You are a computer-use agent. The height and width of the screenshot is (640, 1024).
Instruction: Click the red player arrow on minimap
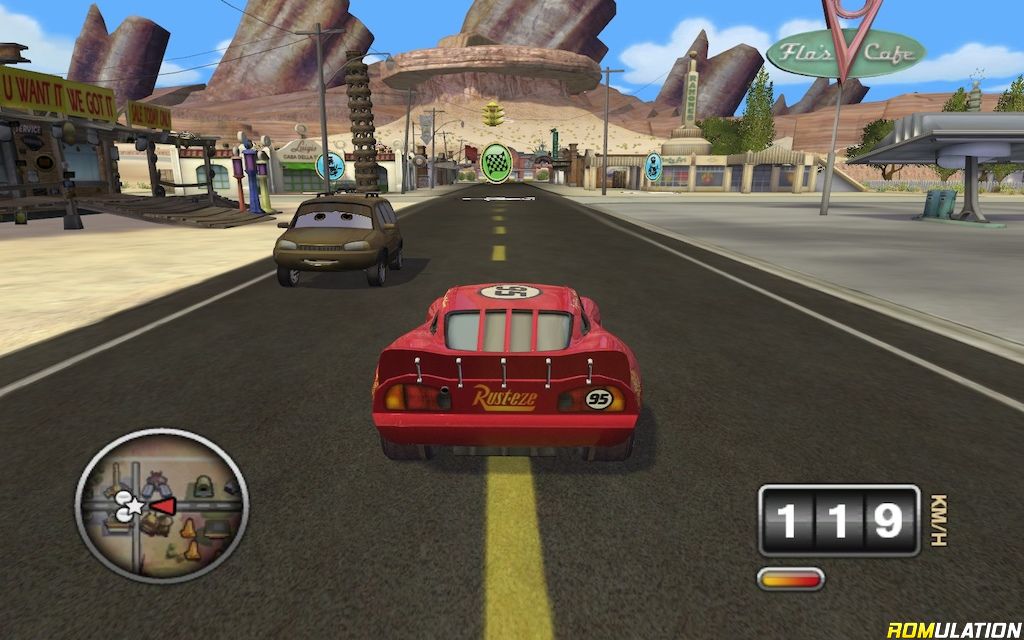click(163, 506)
